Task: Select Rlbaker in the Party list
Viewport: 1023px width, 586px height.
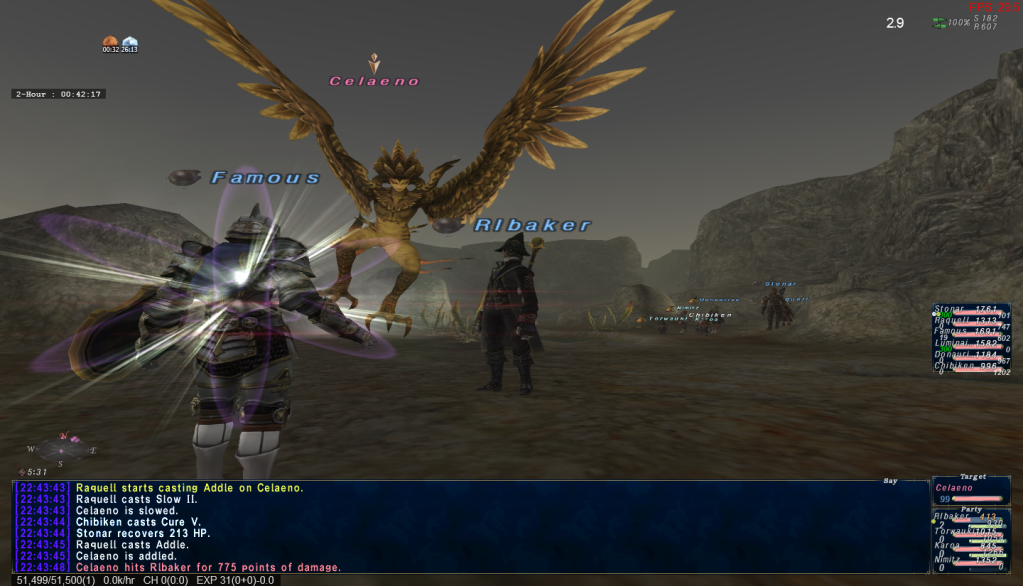Action: click(x=951, y=517)
